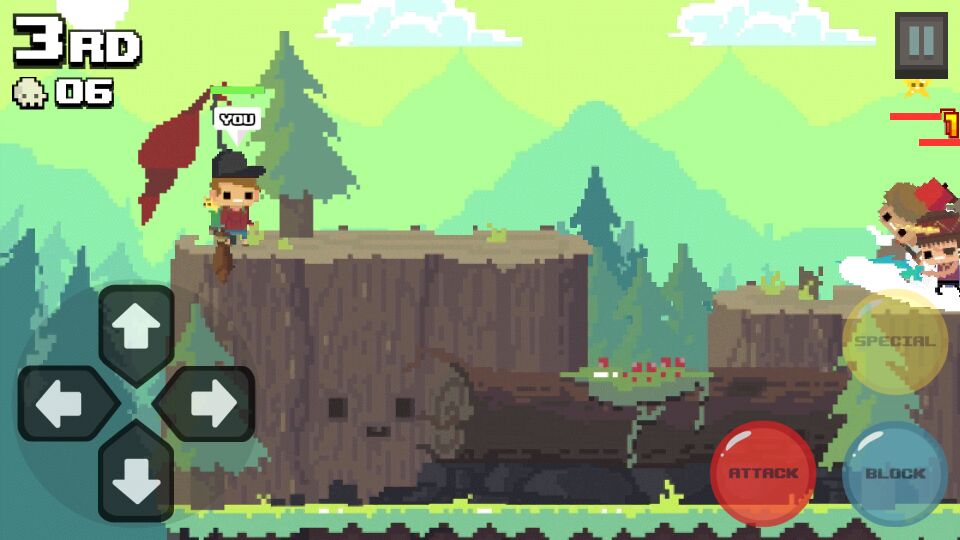Tap the red ATTACK button
Image resolution: width=960 pixels, height=540 pixels.
[x=762, y=473]
